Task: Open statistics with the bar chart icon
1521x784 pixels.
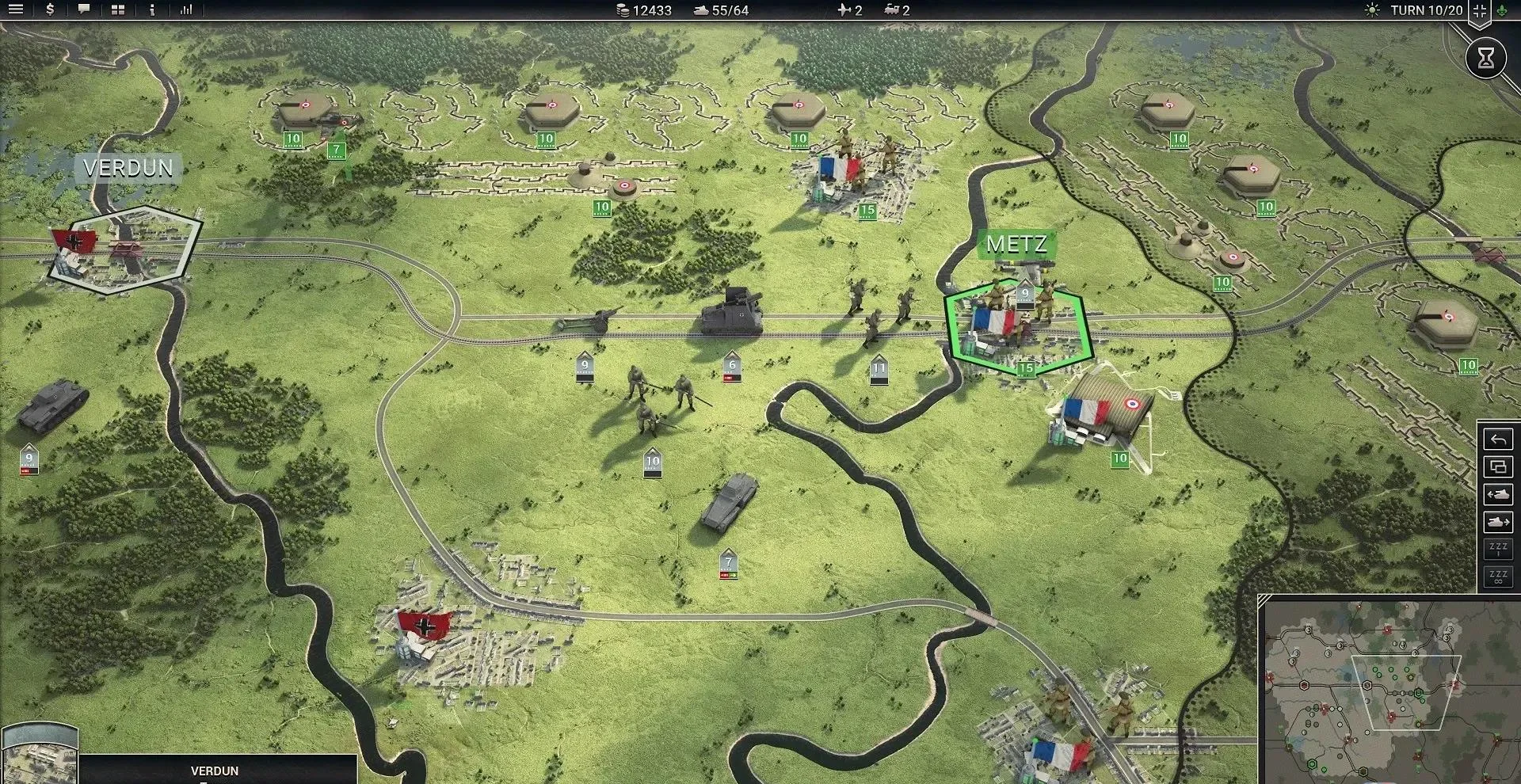Action: pos(186,10)
